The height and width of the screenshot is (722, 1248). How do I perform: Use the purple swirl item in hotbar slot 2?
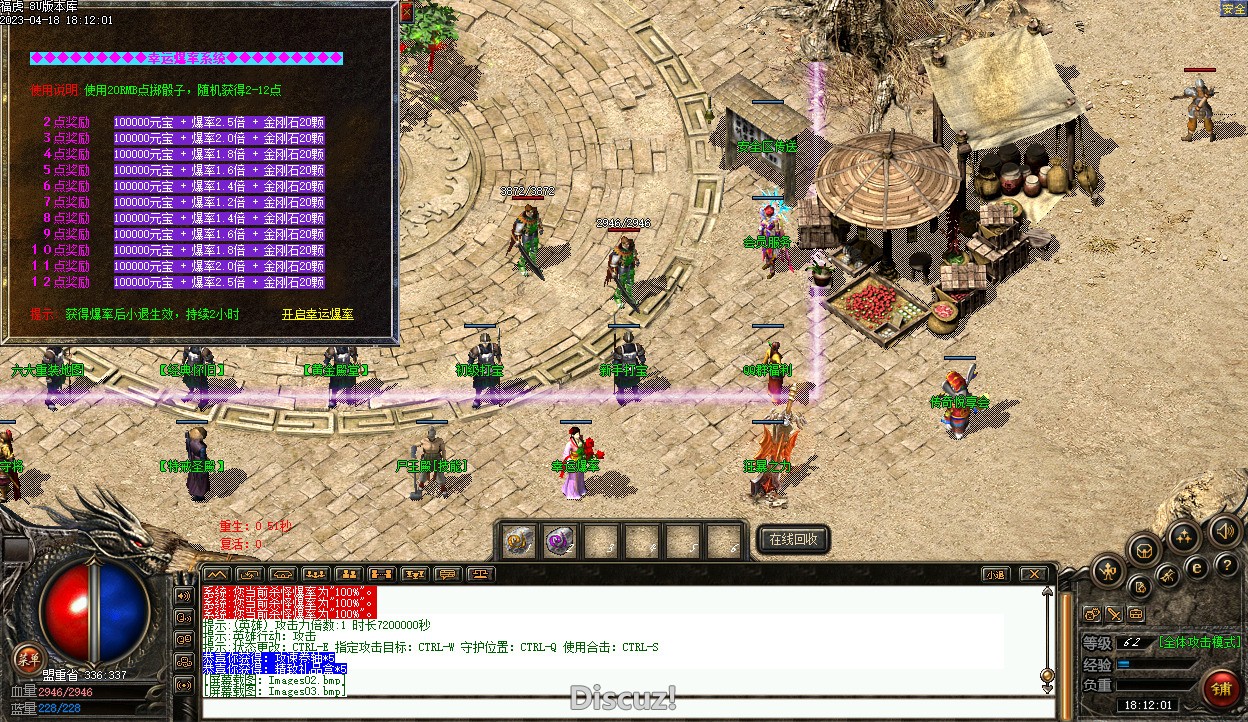tap(559, 541)
